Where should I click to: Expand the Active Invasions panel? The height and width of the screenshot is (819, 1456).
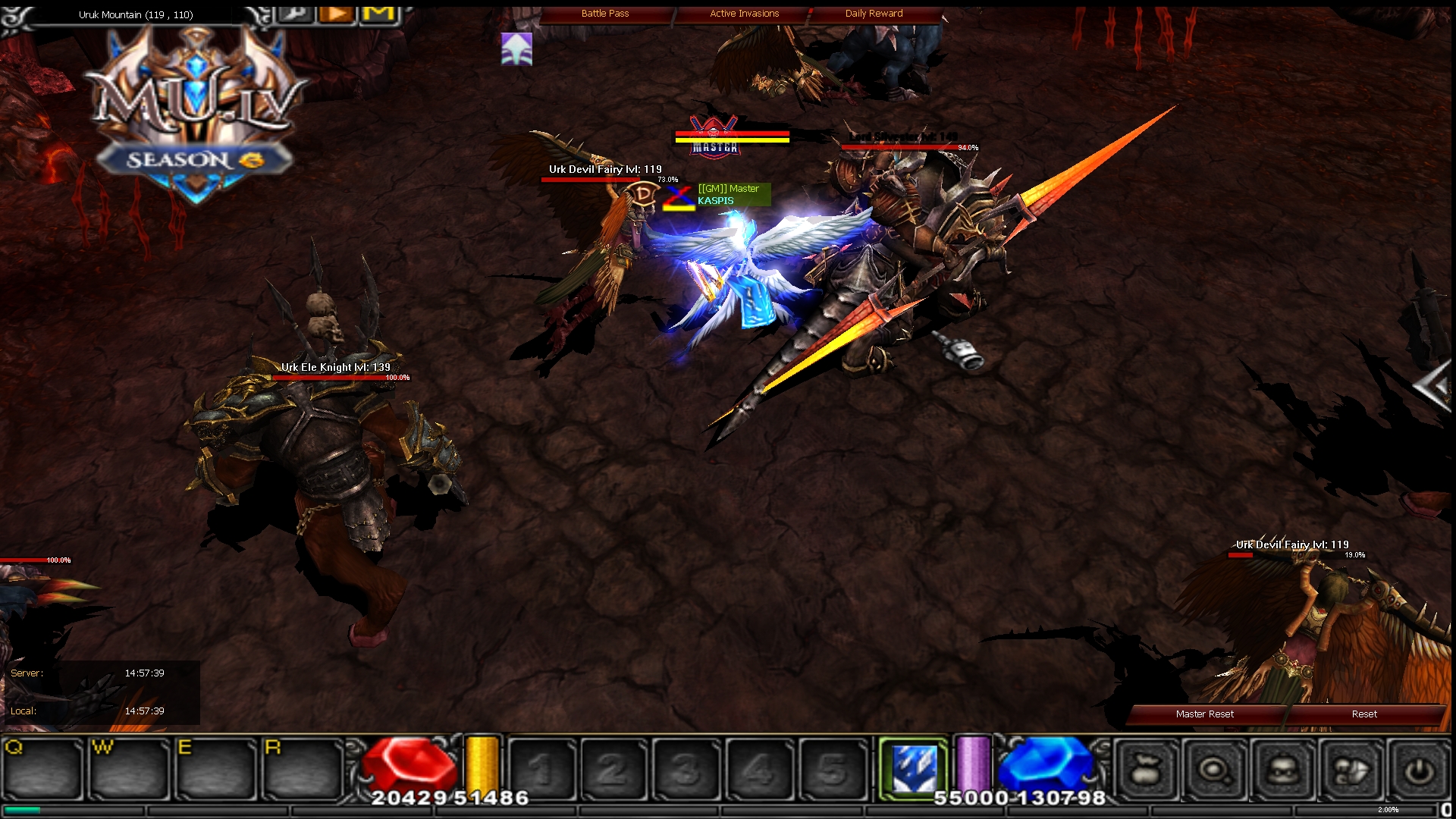pyautogui.click(x=743, y=13)
